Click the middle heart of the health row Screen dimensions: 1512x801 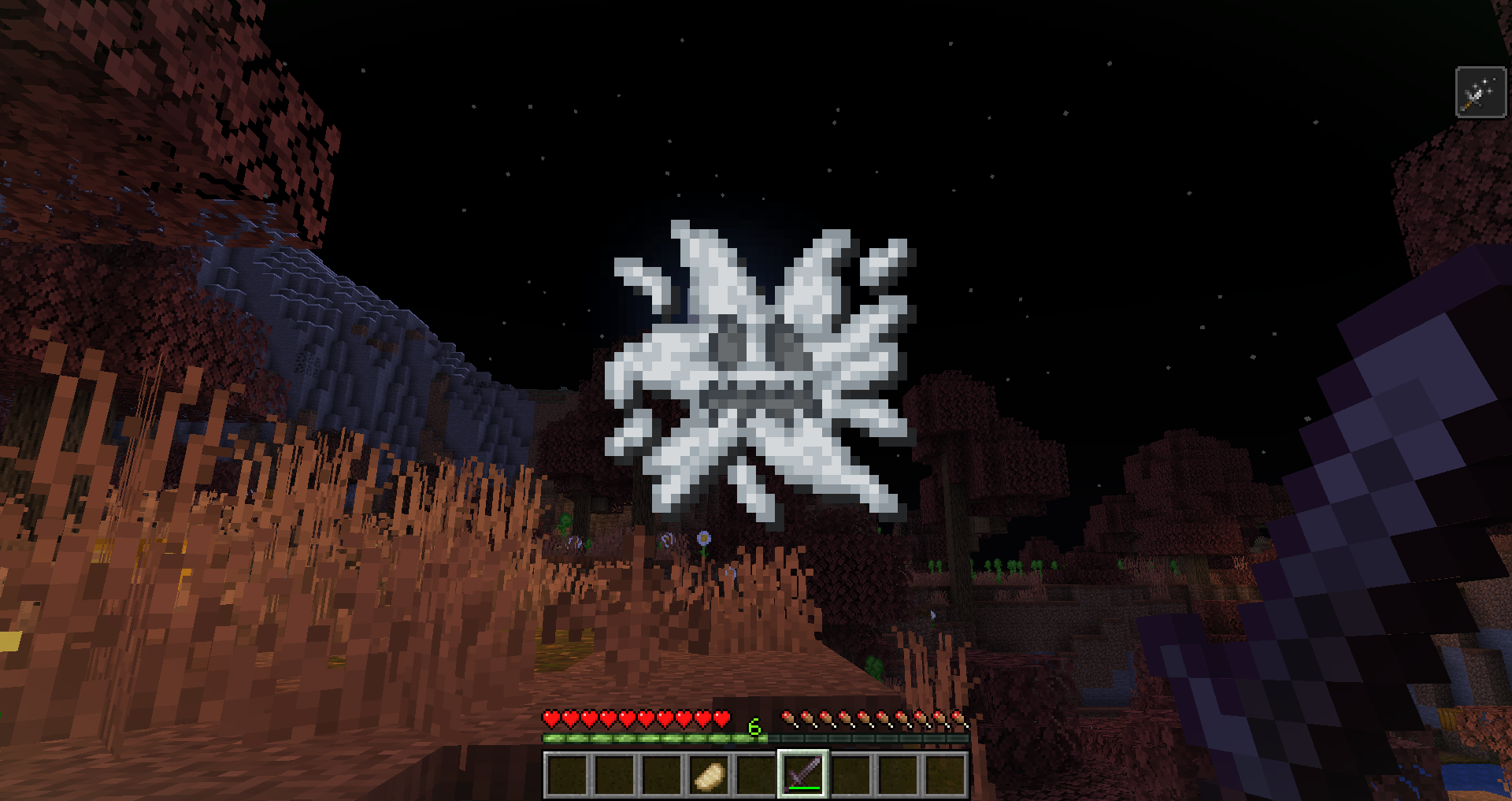tap(634, 719)
